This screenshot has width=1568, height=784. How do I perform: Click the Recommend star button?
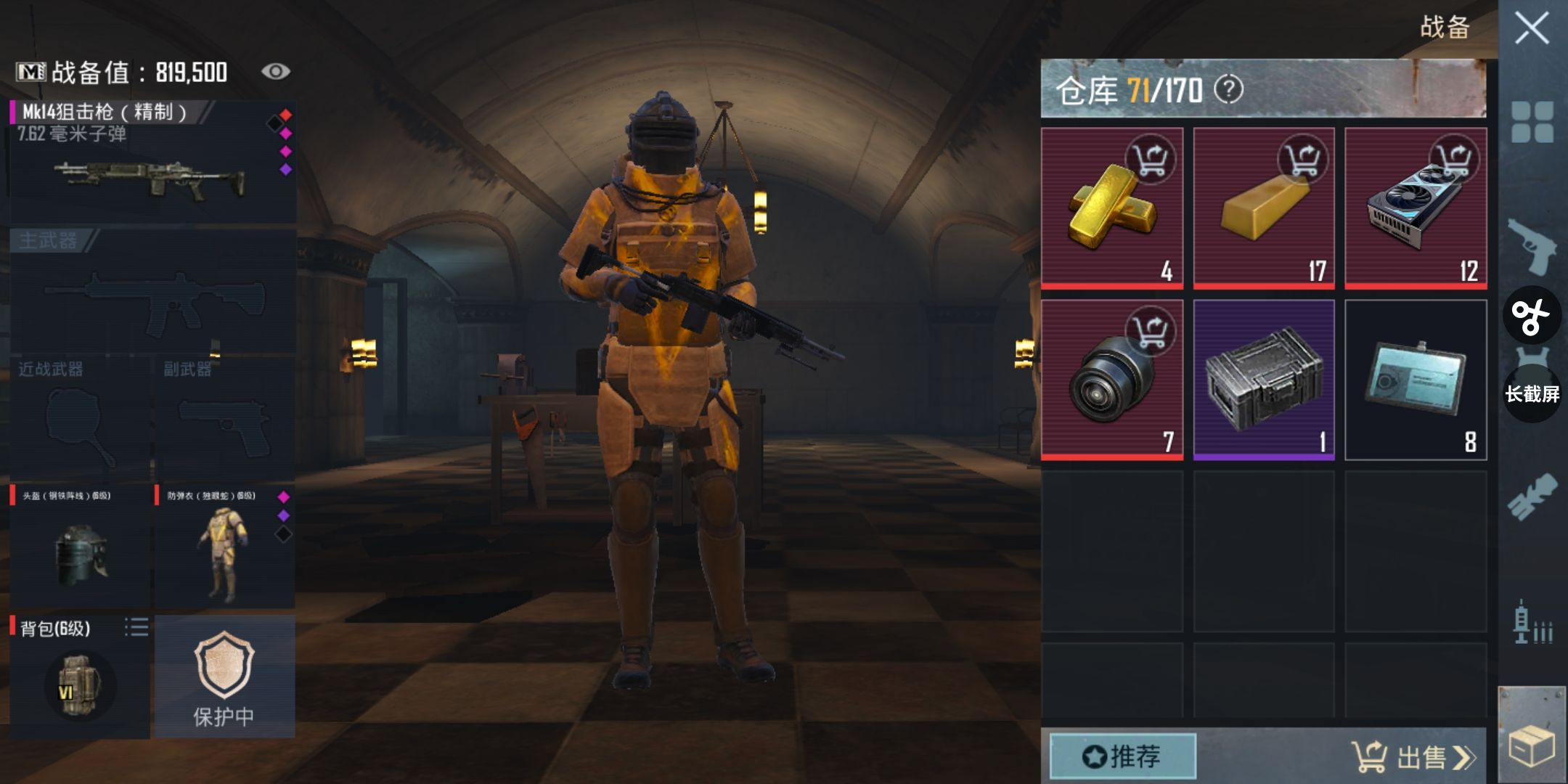tap(1122, 756)
